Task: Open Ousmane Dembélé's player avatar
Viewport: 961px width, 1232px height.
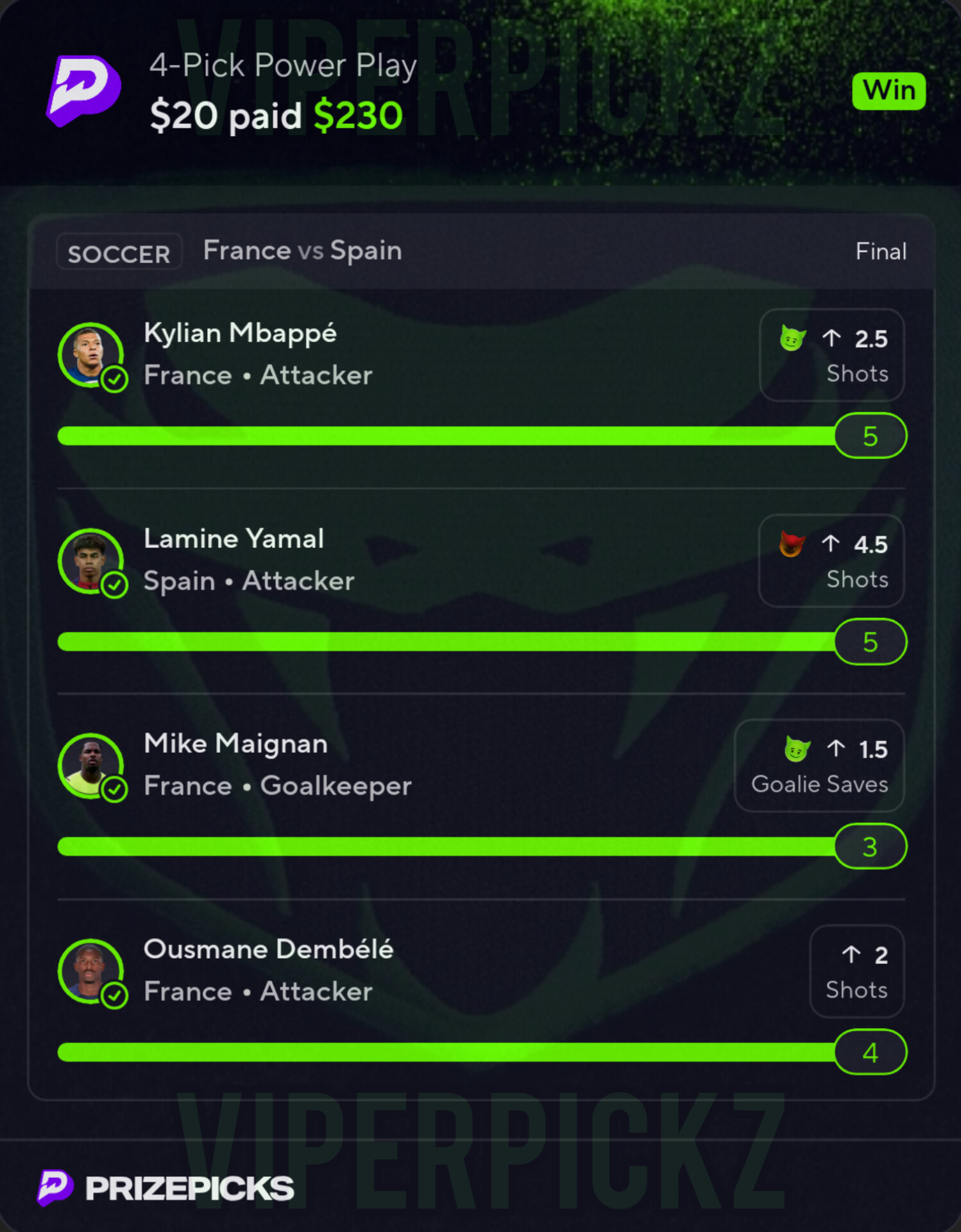Action: [90, 971]
